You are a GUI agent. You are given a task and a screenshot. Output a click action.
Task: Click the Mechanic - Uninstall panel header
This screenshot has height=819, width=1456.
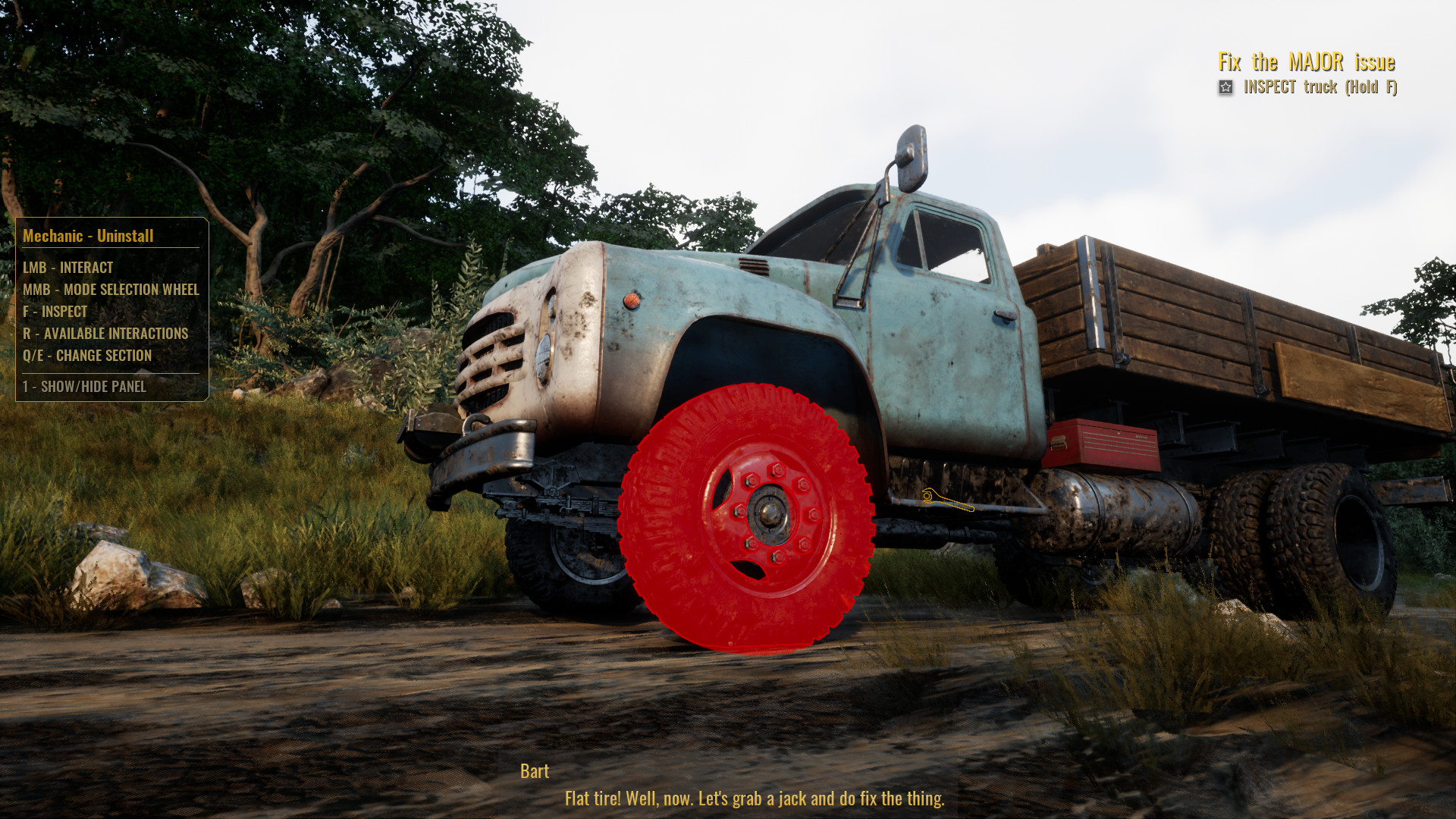88,235
